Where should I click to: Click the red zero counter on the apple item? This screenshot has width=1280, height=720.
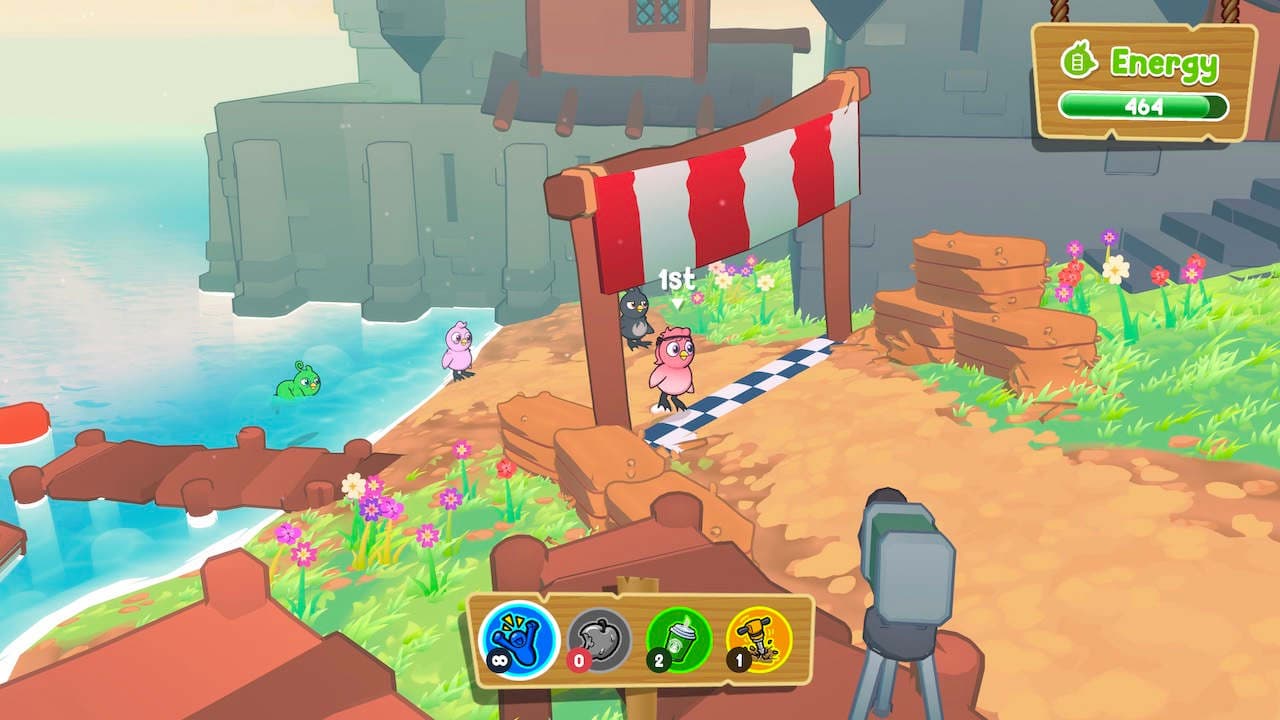pos(578,660)
